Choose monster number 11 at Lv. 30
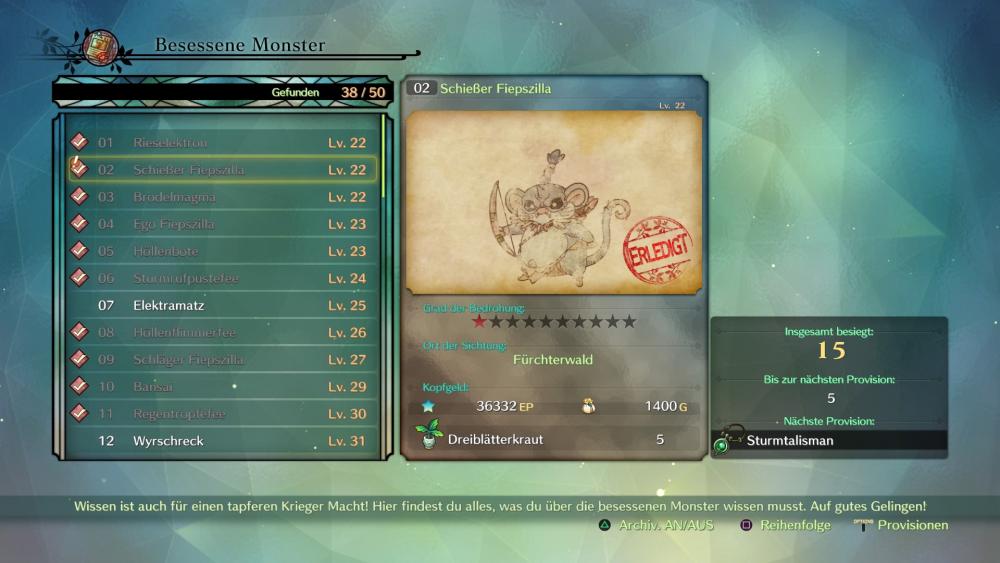 click(222, 413)
